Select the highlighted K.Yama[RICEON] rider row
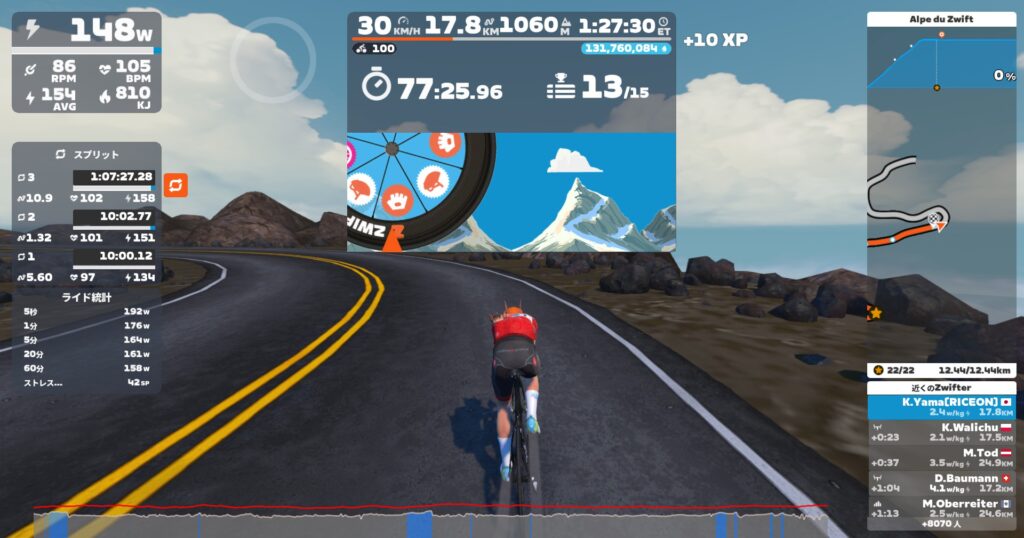The width and height of the screenshot is (1024, 538). [941, 406]
